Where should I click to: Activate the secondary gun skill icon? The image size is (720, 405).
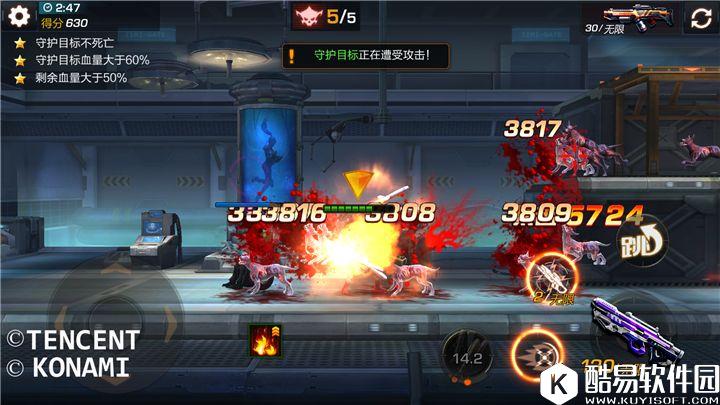coord(550,277)
